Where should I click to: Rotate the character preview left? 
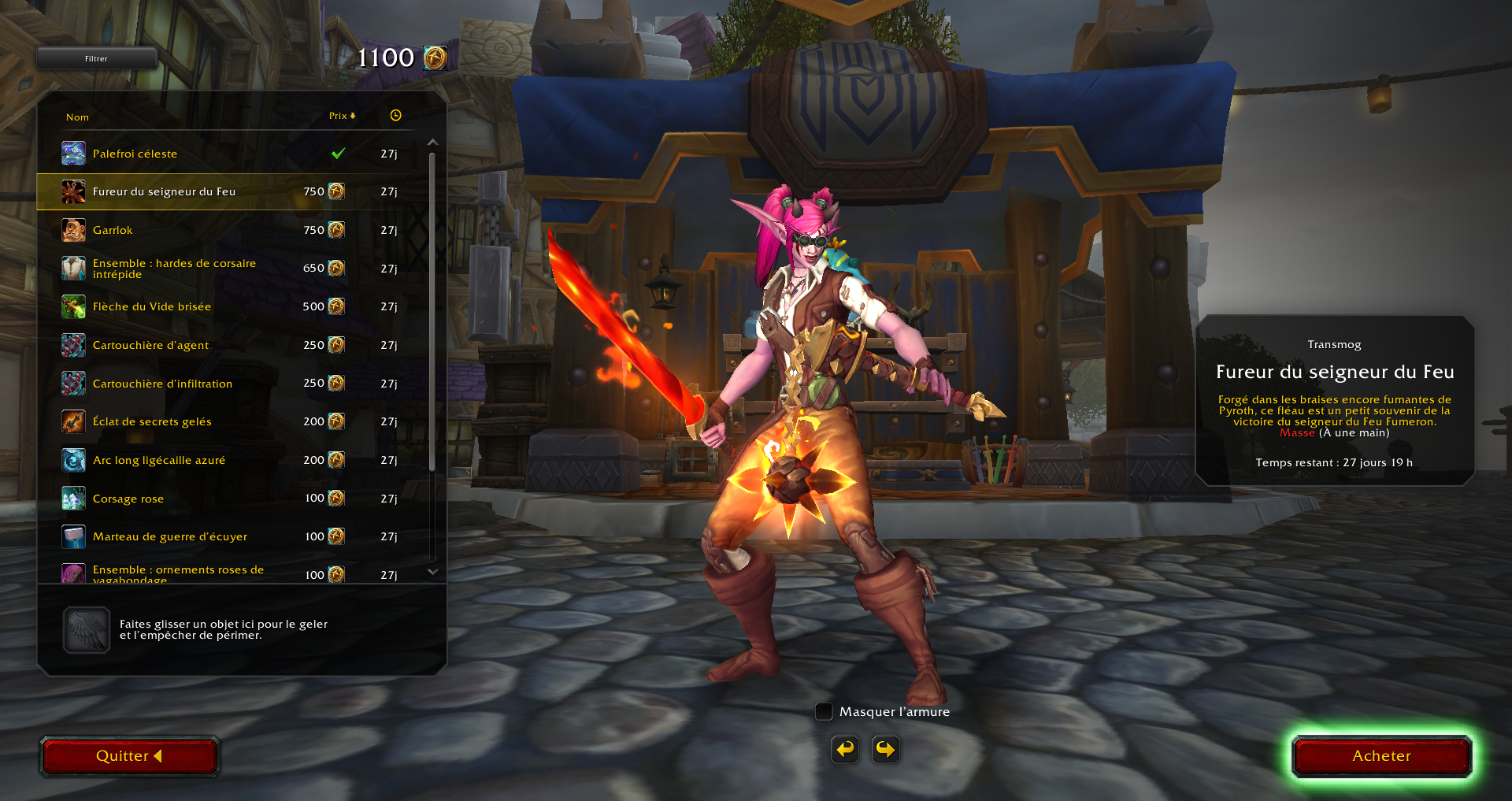[845, 749]
